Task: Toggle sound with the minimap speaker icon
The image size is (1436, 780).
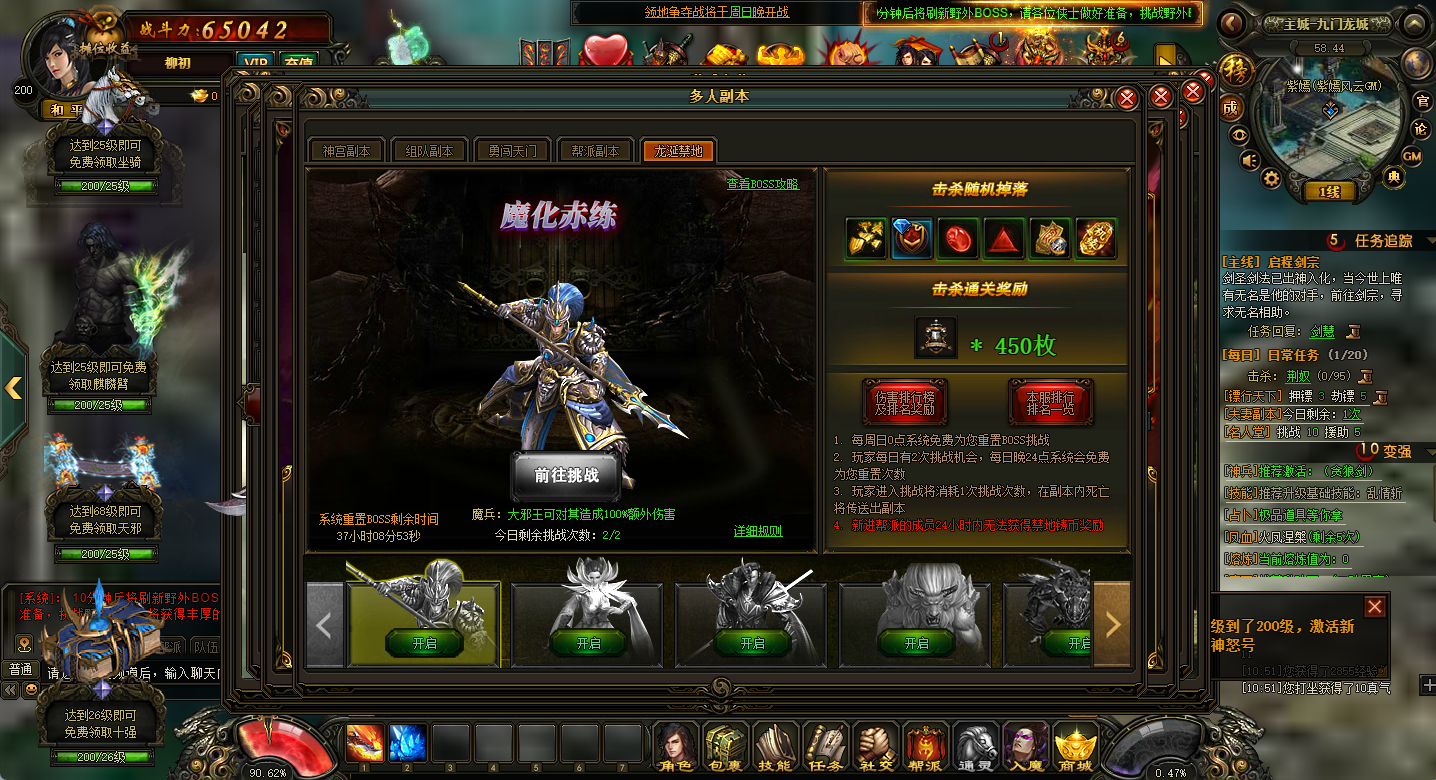Action: [1249, 159]
